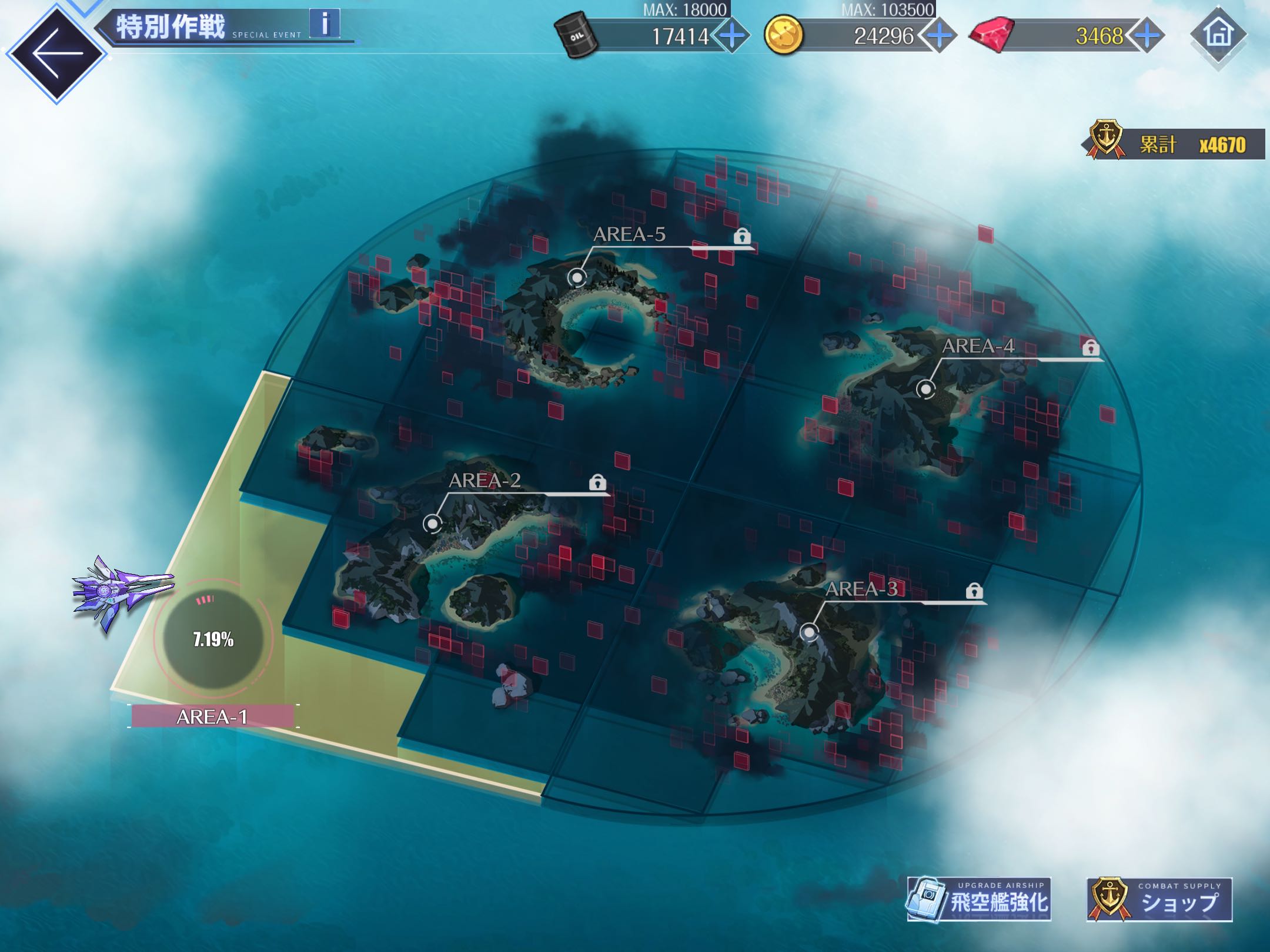This screenshot has width=1270, height=952.
Task: Add more oil with the plus
Action: [731, 36]
